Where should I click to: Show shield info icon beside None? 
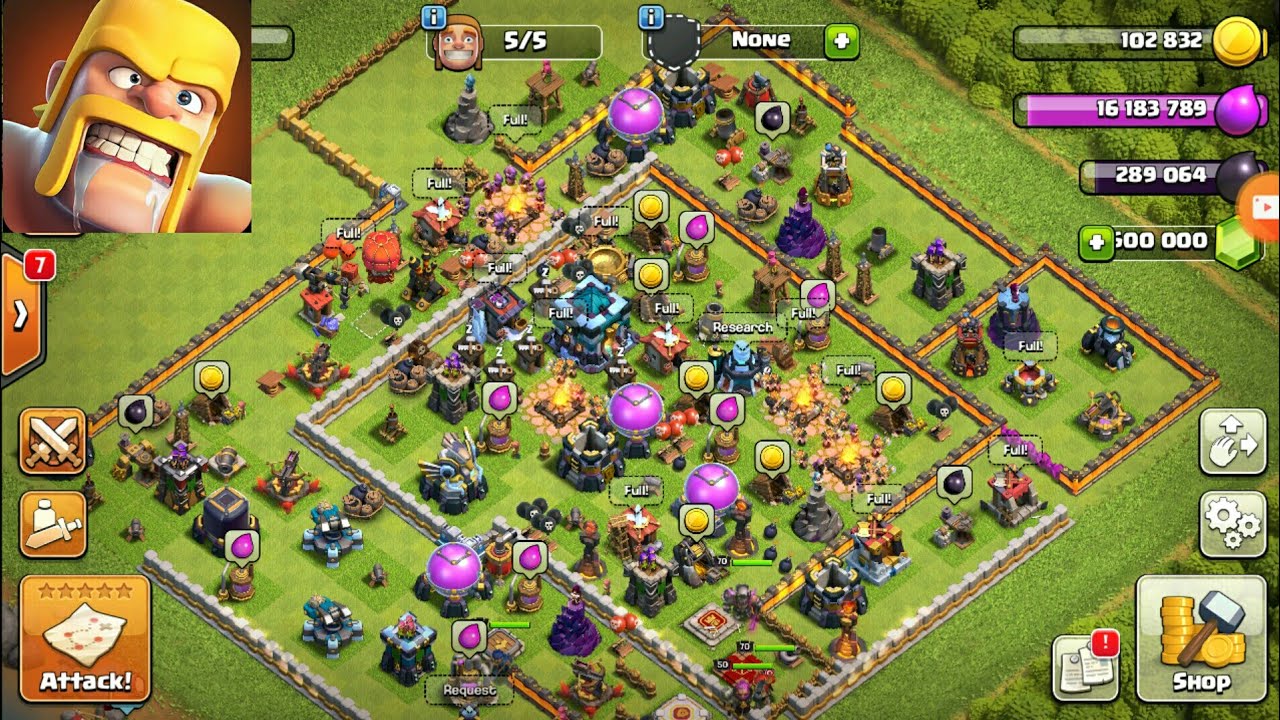tap(651, 17)
